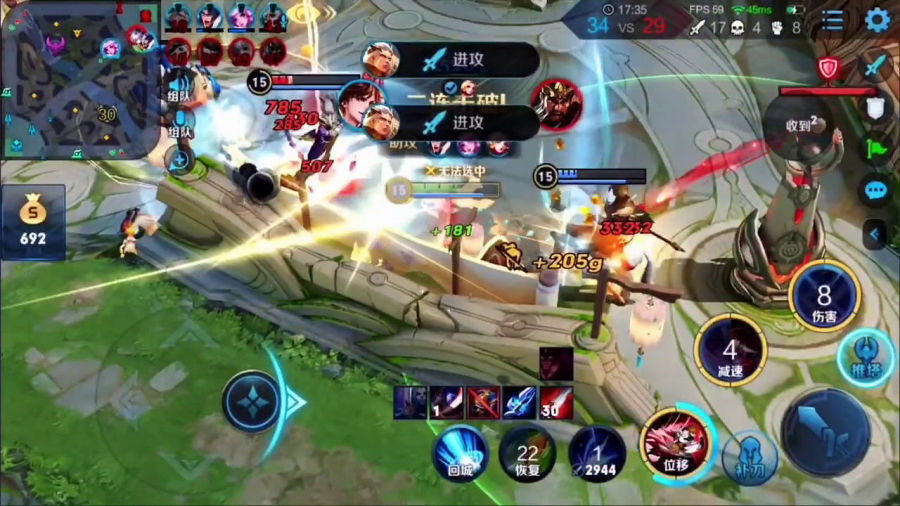Image resolution: width=900 pixels, height=506 pixels.
Task: Open the settings gear
Action: click(877, 19)
